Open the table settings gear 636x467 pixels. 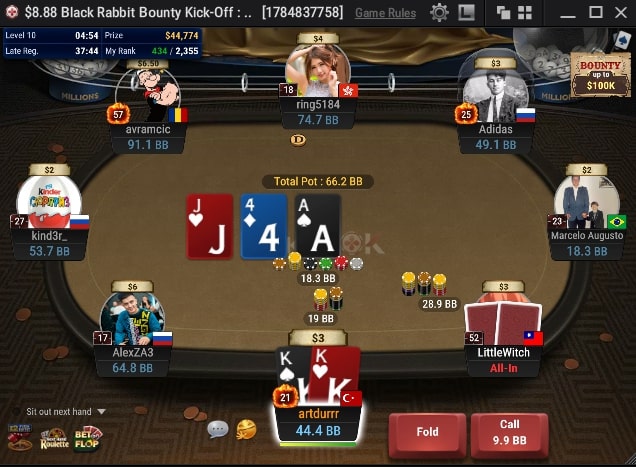[x=439, y=13]
